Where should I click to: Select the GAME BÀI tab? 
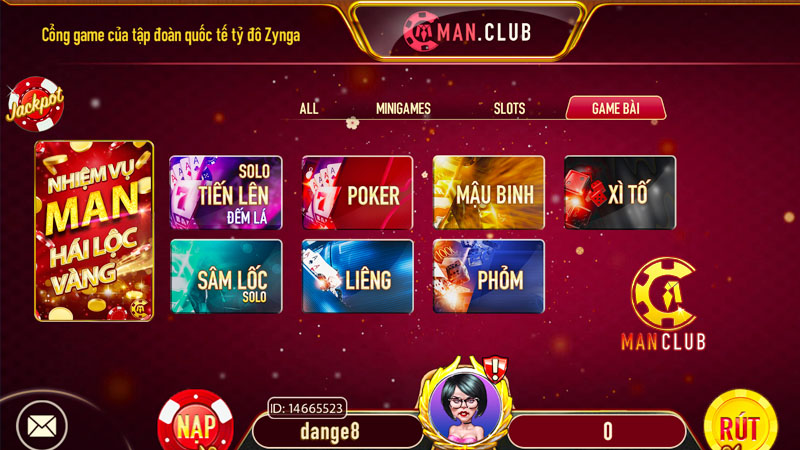615,109
